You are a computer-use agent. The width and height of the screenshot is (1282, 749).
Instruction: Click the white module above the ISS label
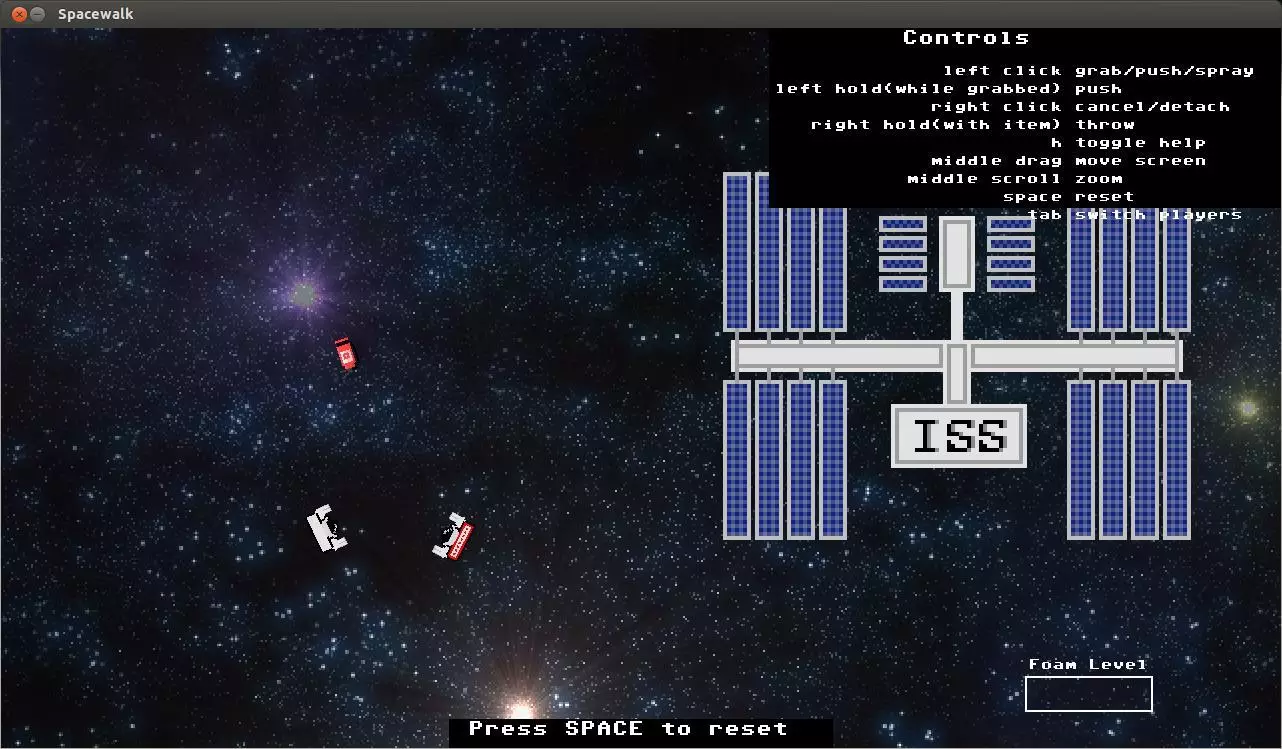pos(957,255)
